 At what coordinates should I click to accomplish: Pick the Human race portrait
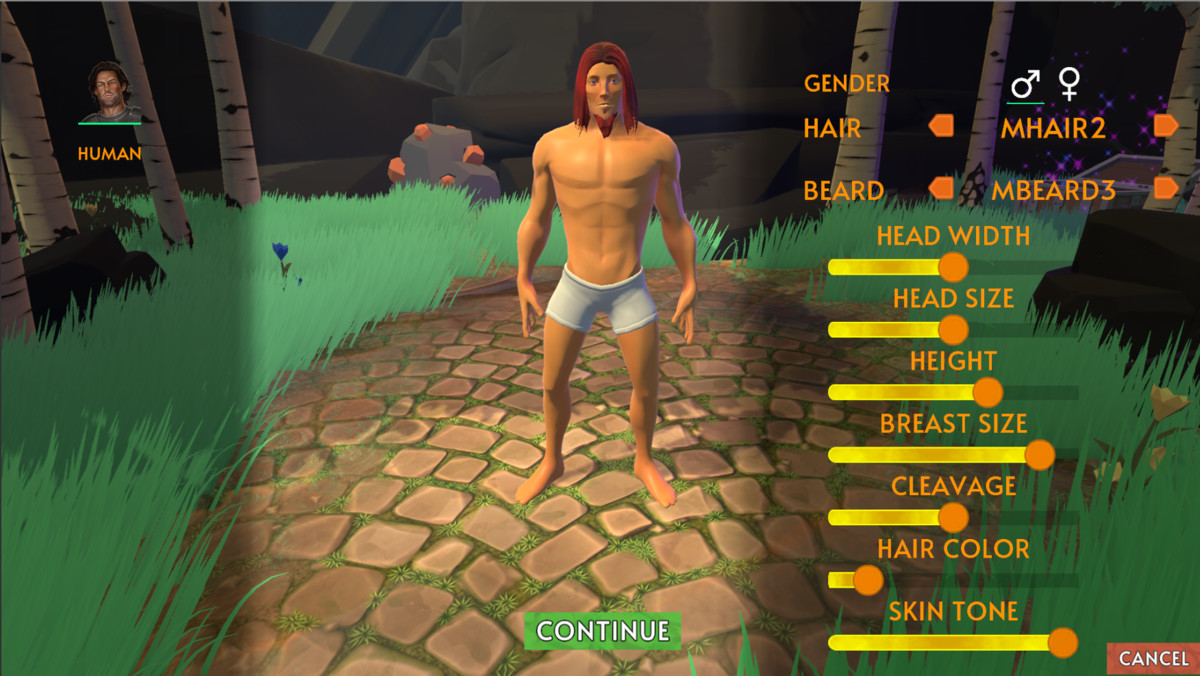112,93
